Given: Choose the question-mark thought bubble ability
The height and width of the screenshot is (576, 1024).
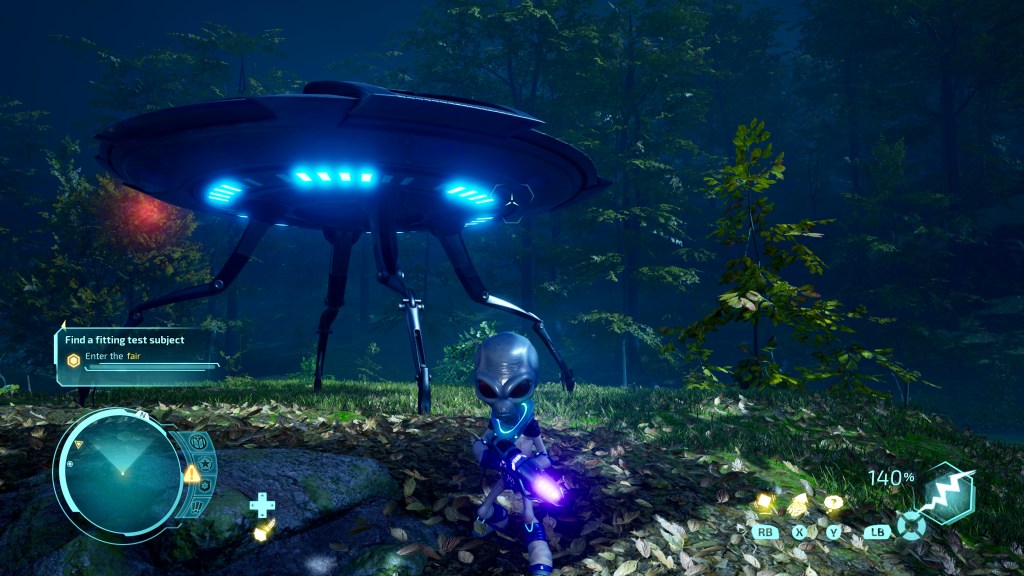Looking at the screenshot, I should coord(832,504).
